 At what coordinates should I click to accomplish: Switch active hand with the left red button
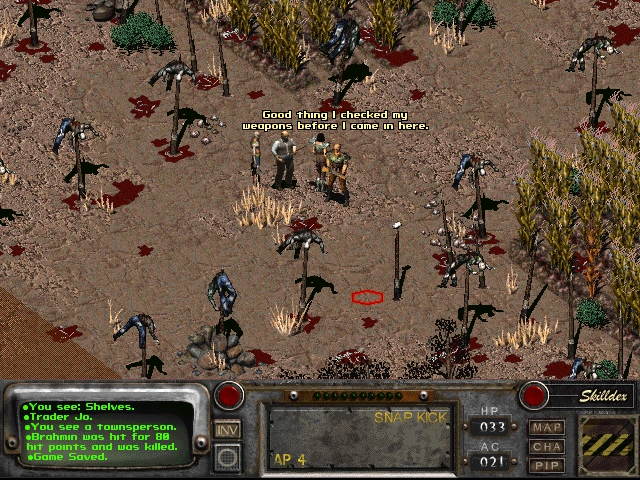point(230,395)
